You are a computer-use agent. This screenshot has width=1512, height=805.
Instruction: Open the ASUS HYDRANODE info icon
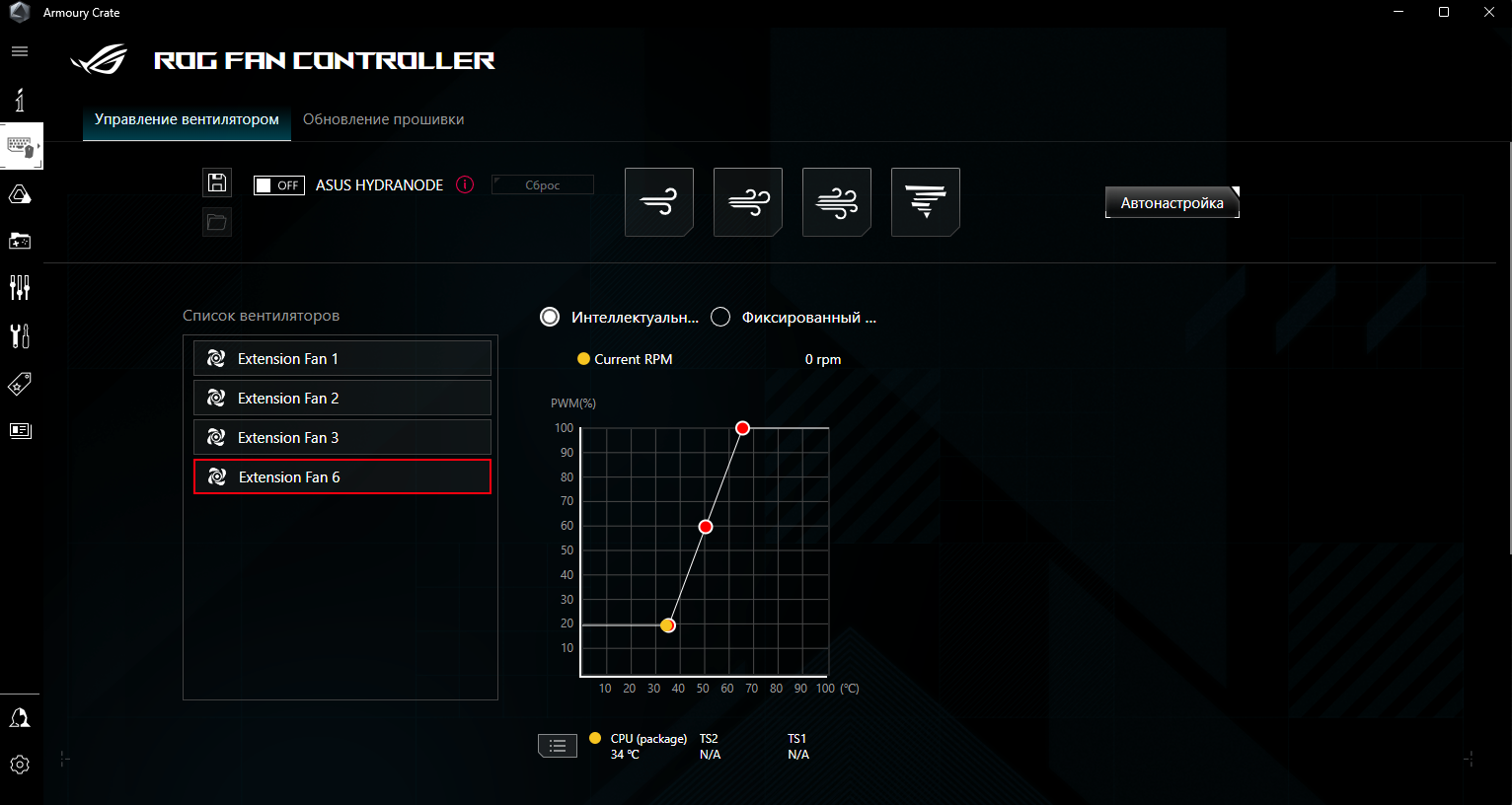point(464,184)
